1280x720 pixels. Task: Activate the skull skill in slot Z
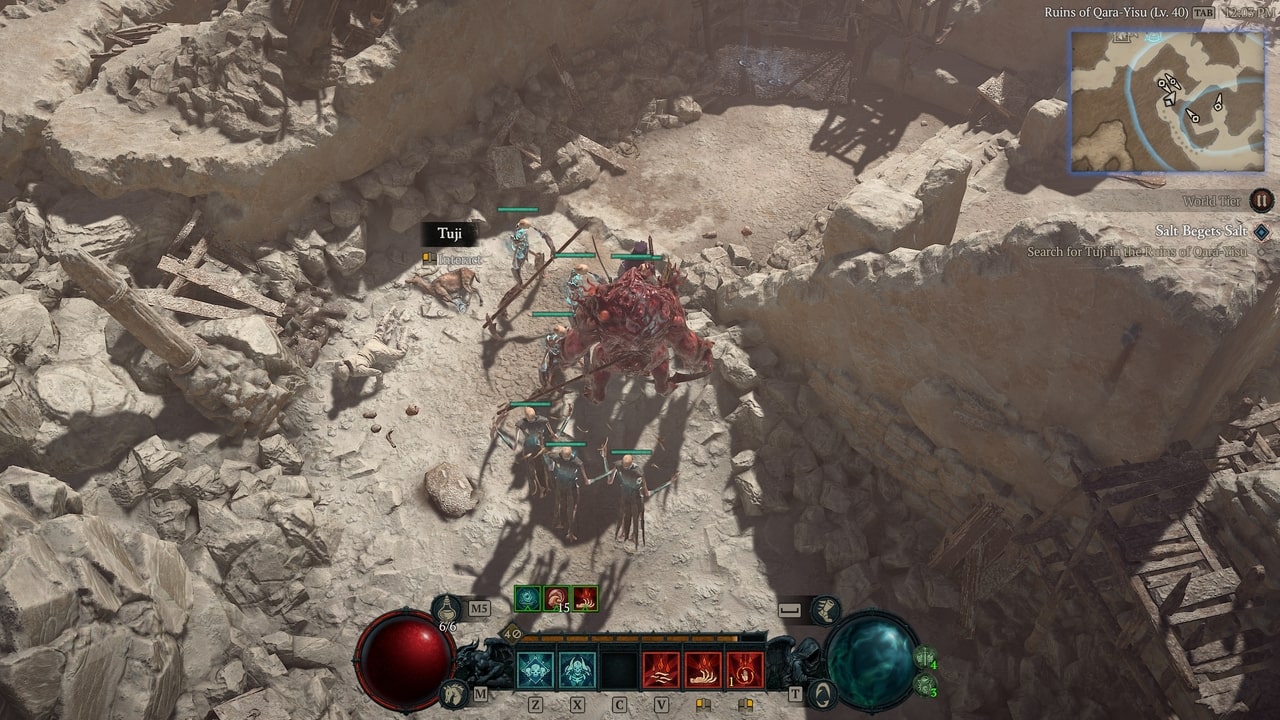(535, 668)
